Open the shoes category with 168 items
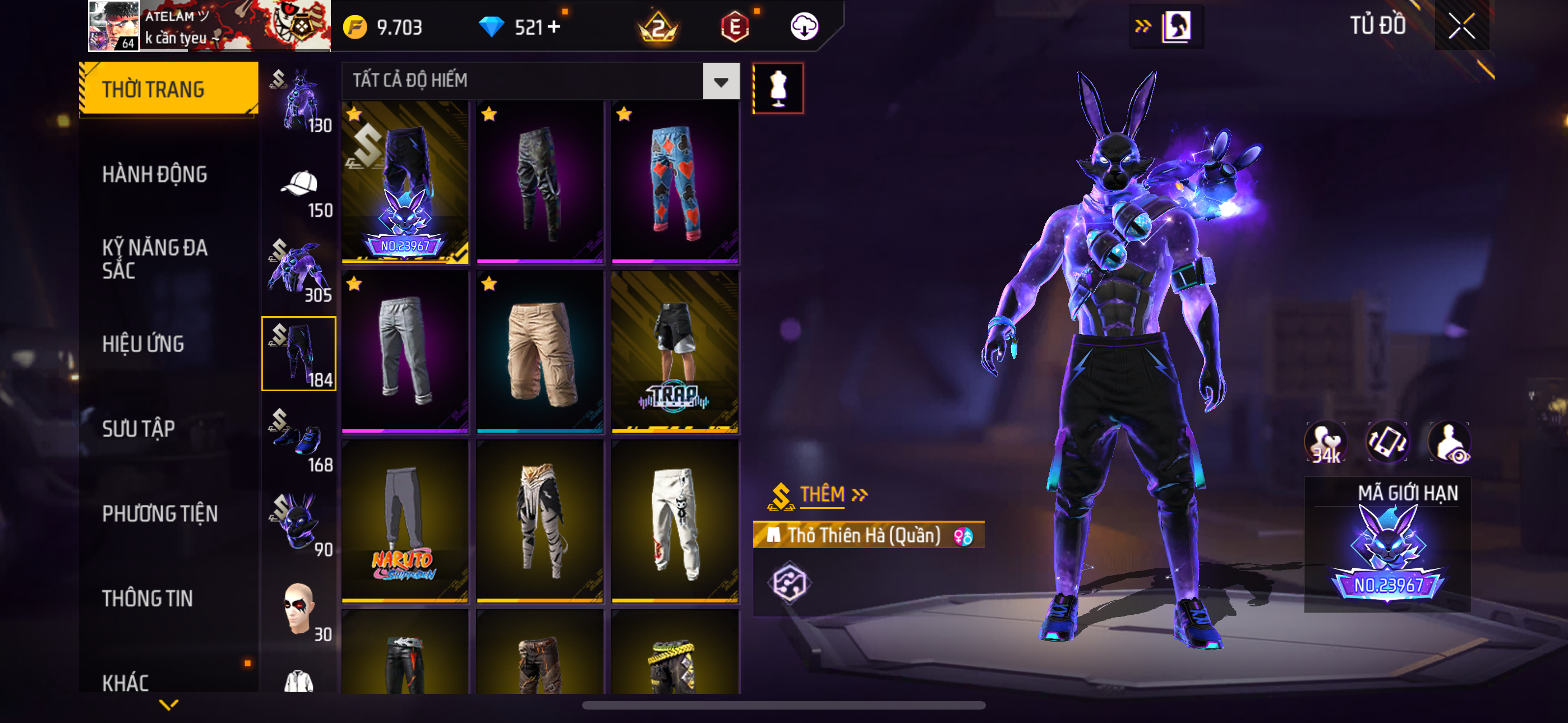 [x=299, y=439]
